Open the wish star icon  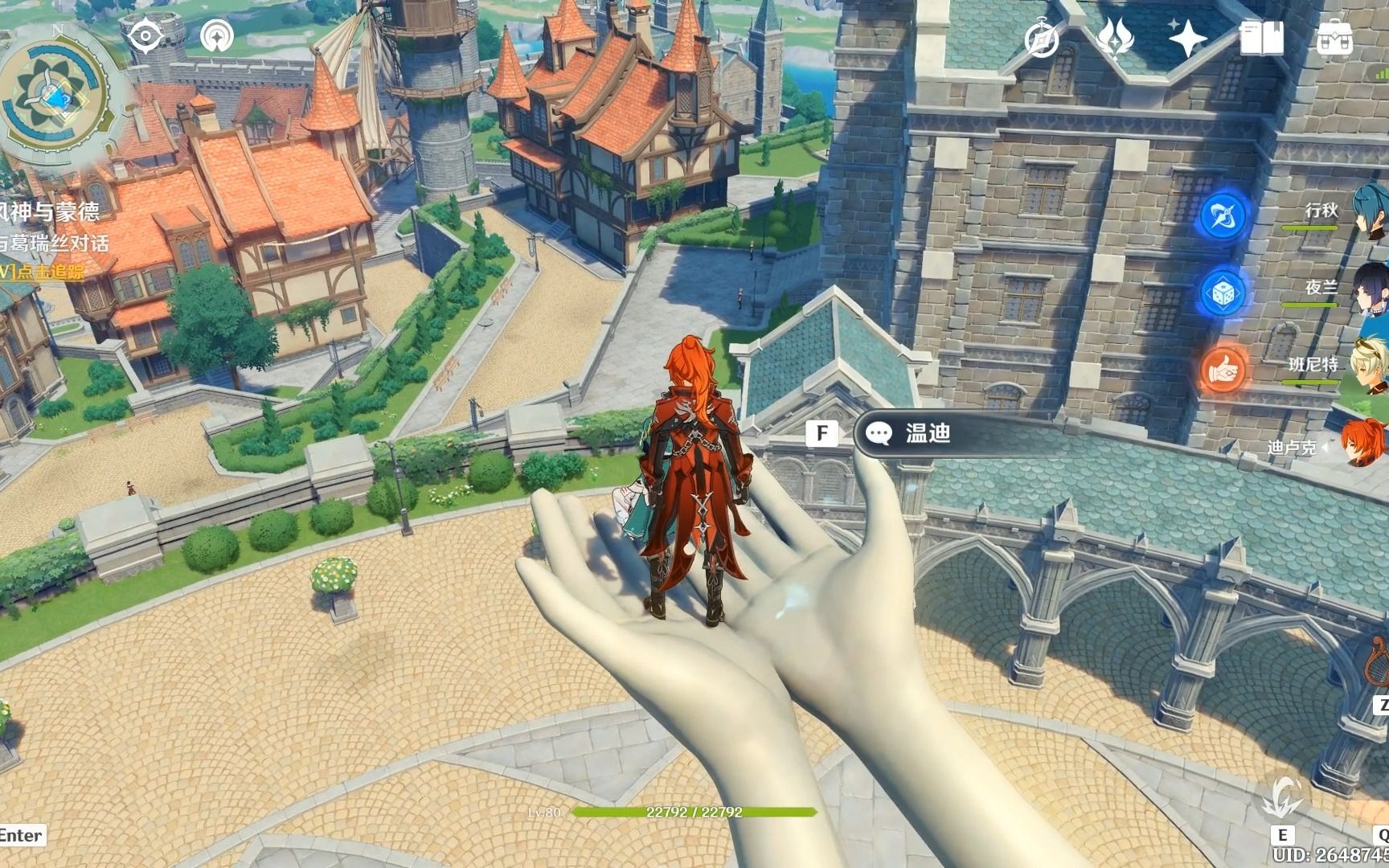1187,38
